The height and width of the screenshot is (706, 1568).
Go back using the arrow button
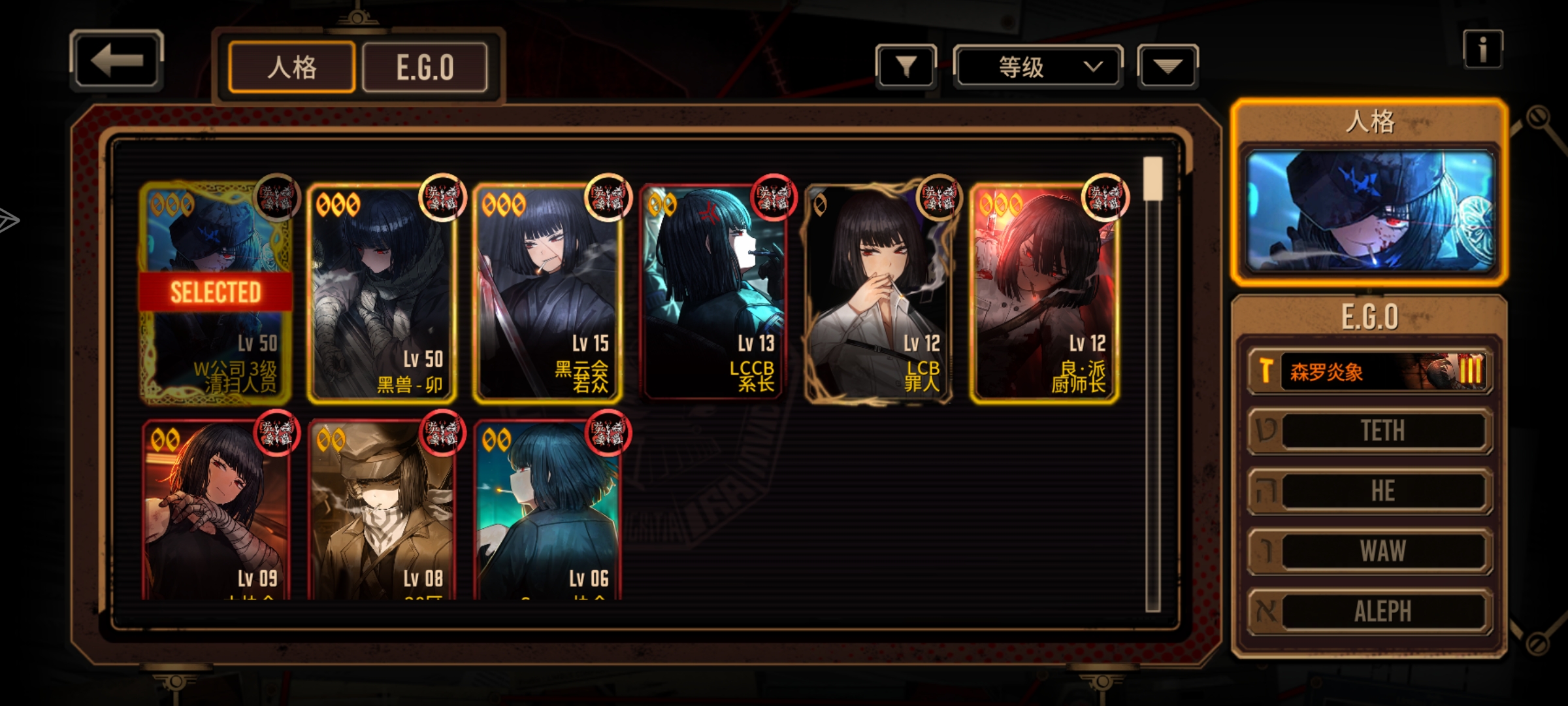point(116,60)
